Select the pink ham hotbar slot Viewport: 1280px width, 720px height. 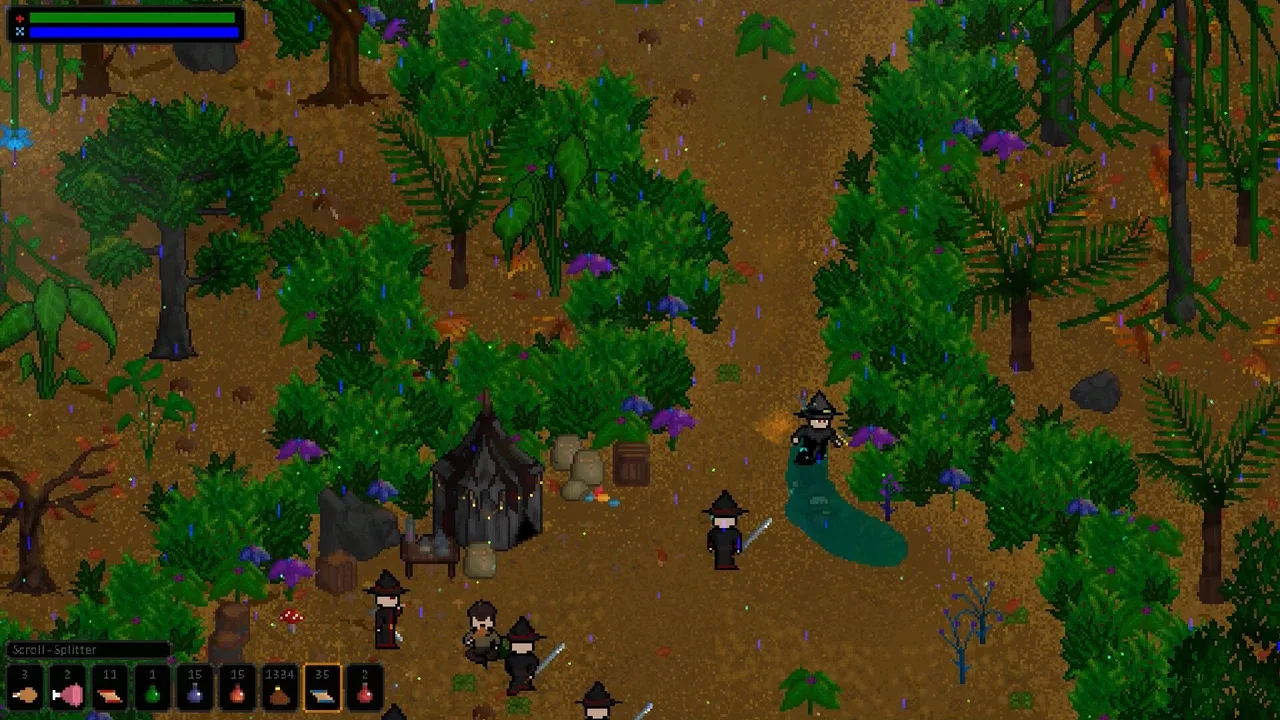(x=67, y=688)
